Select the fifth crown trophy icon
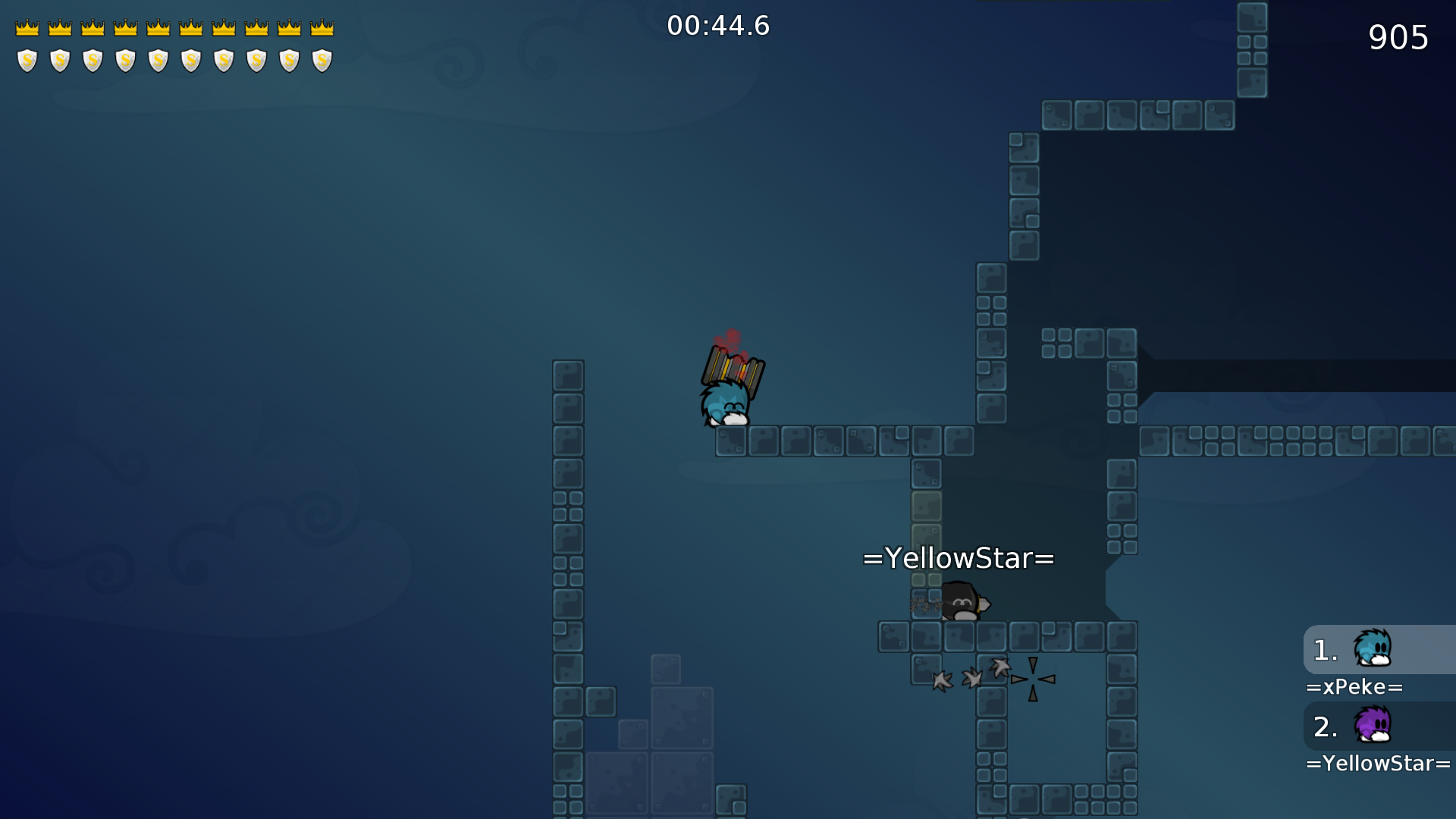The image size is (1456, 819). click(x=158, y=26)
